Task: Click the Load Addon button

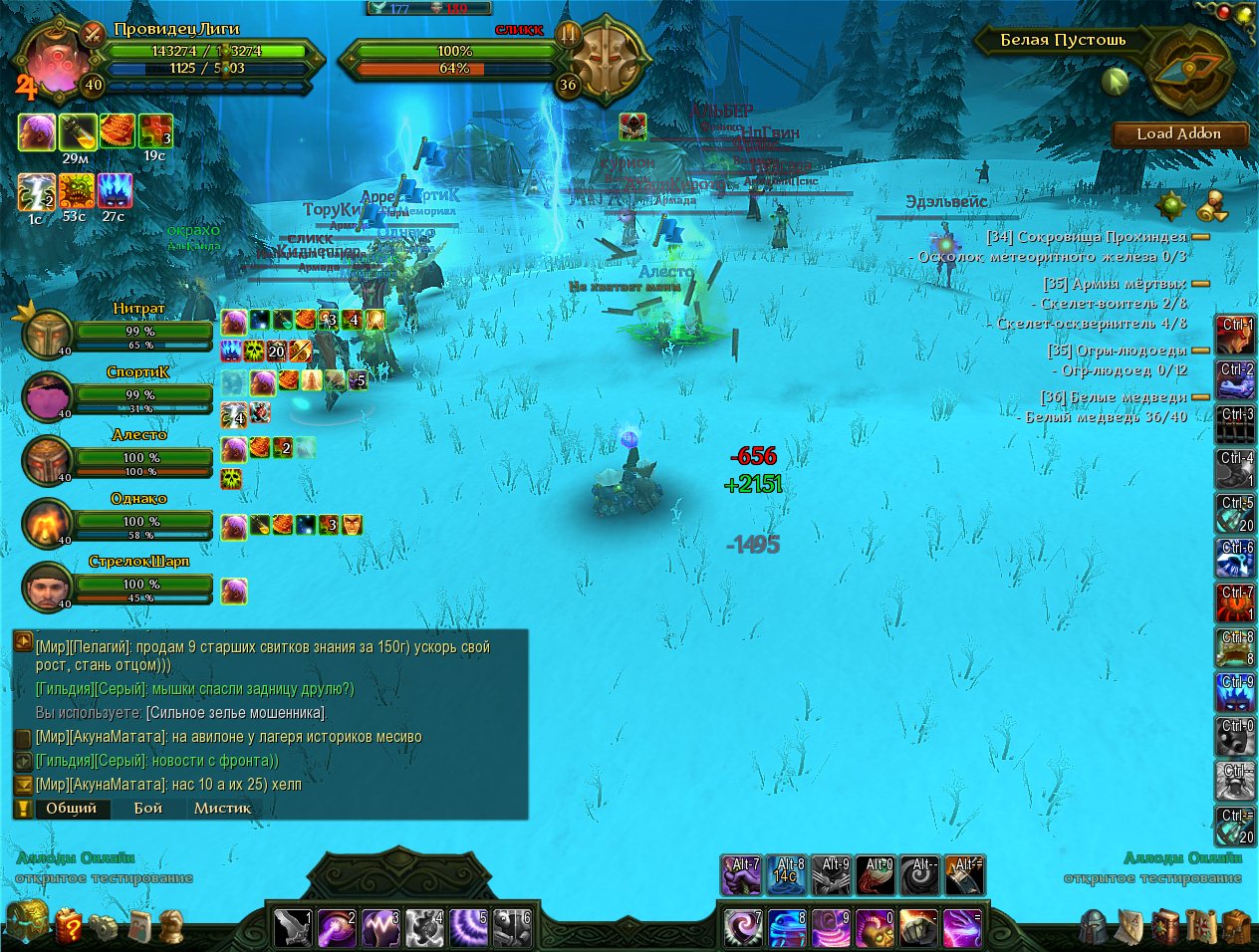Action: [x=1179, y=134]
